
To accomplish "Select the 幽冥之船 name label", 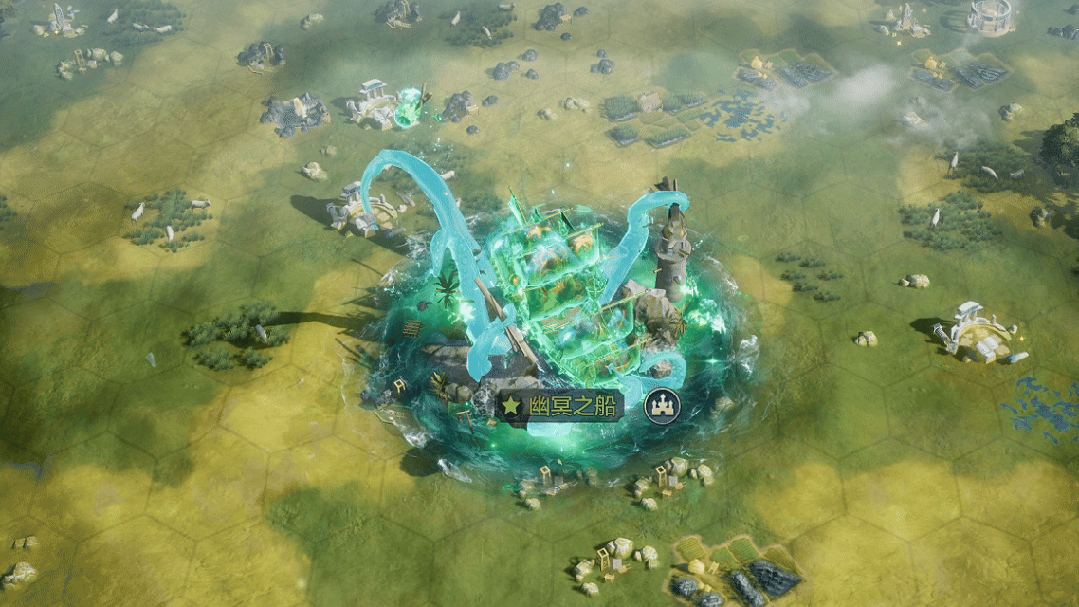I will click(561, 405).
